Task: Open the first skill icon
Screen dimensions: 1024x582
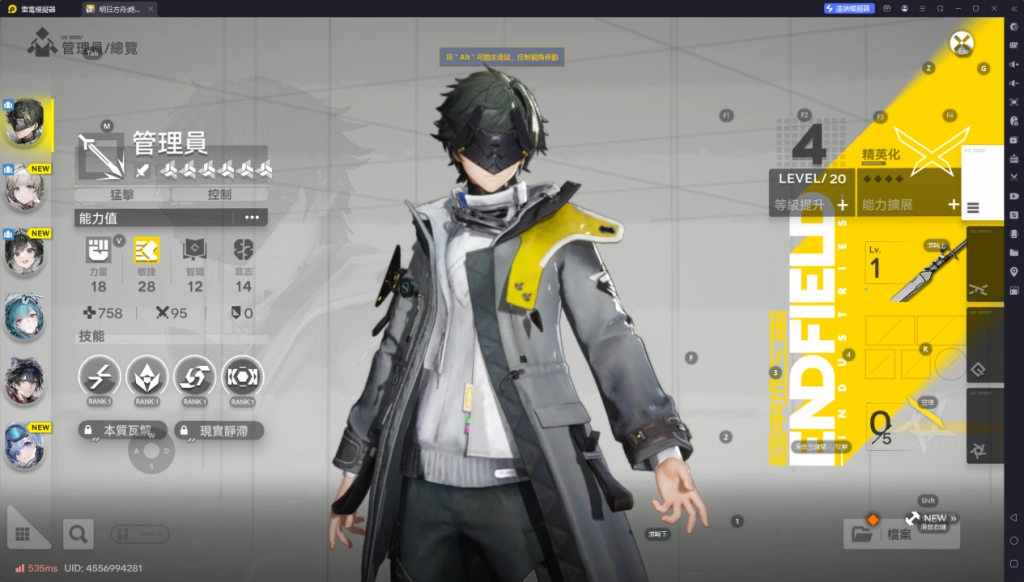Action: 99,376
